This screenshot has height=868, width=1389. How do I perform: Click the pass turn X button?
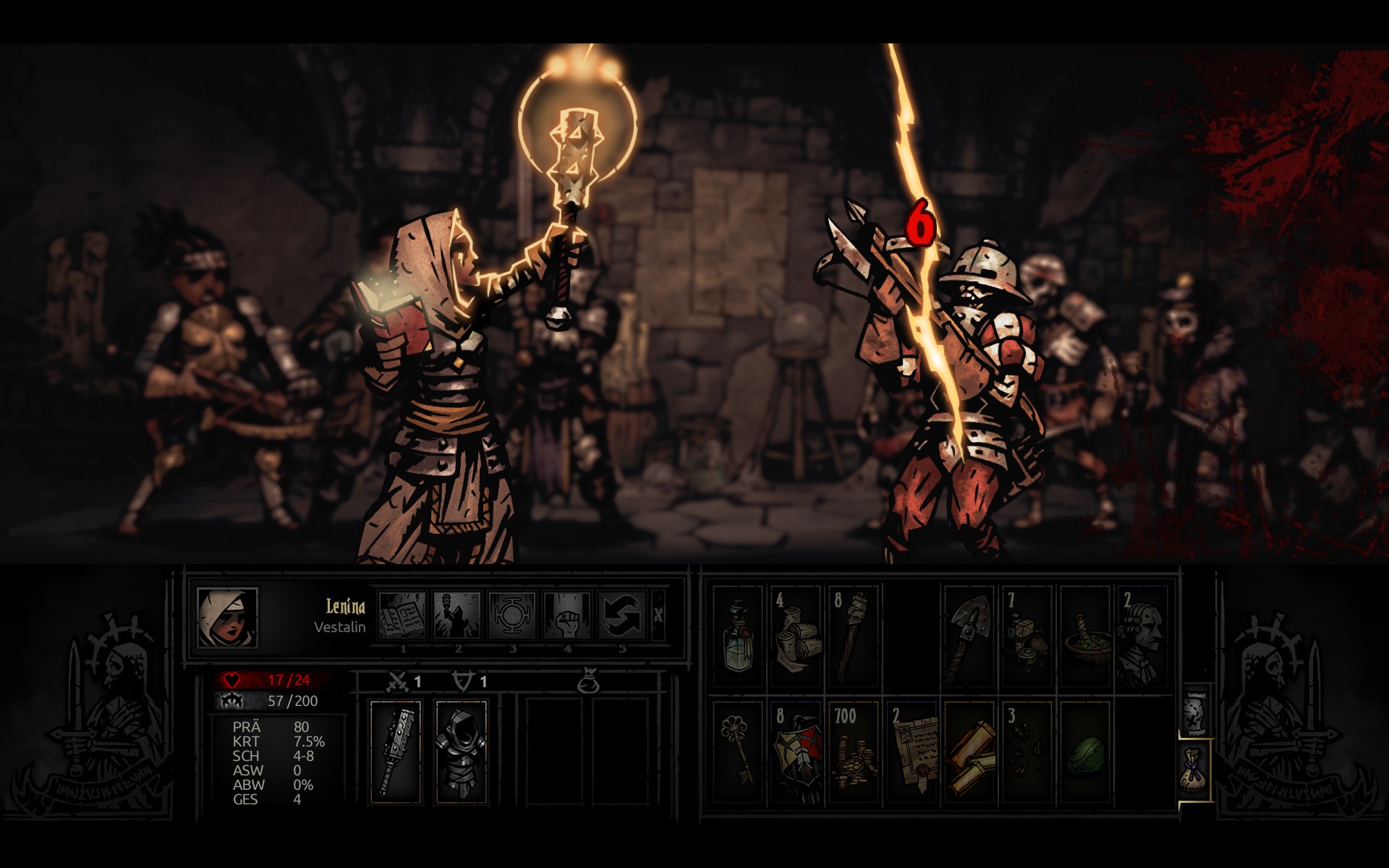(x=658, y=616)
